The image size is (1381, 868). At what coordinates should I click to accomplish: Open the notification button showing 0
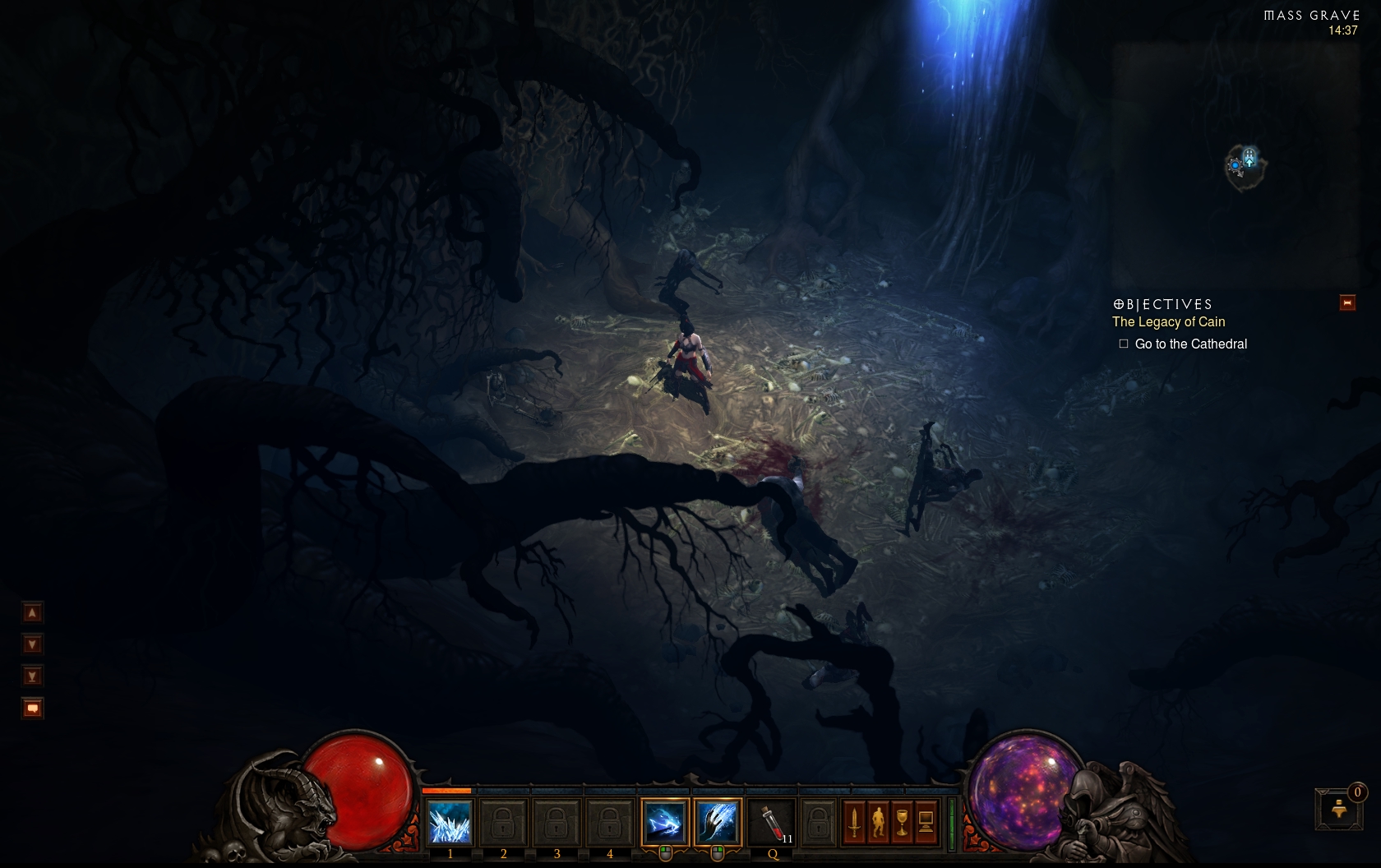[1339, 810]
